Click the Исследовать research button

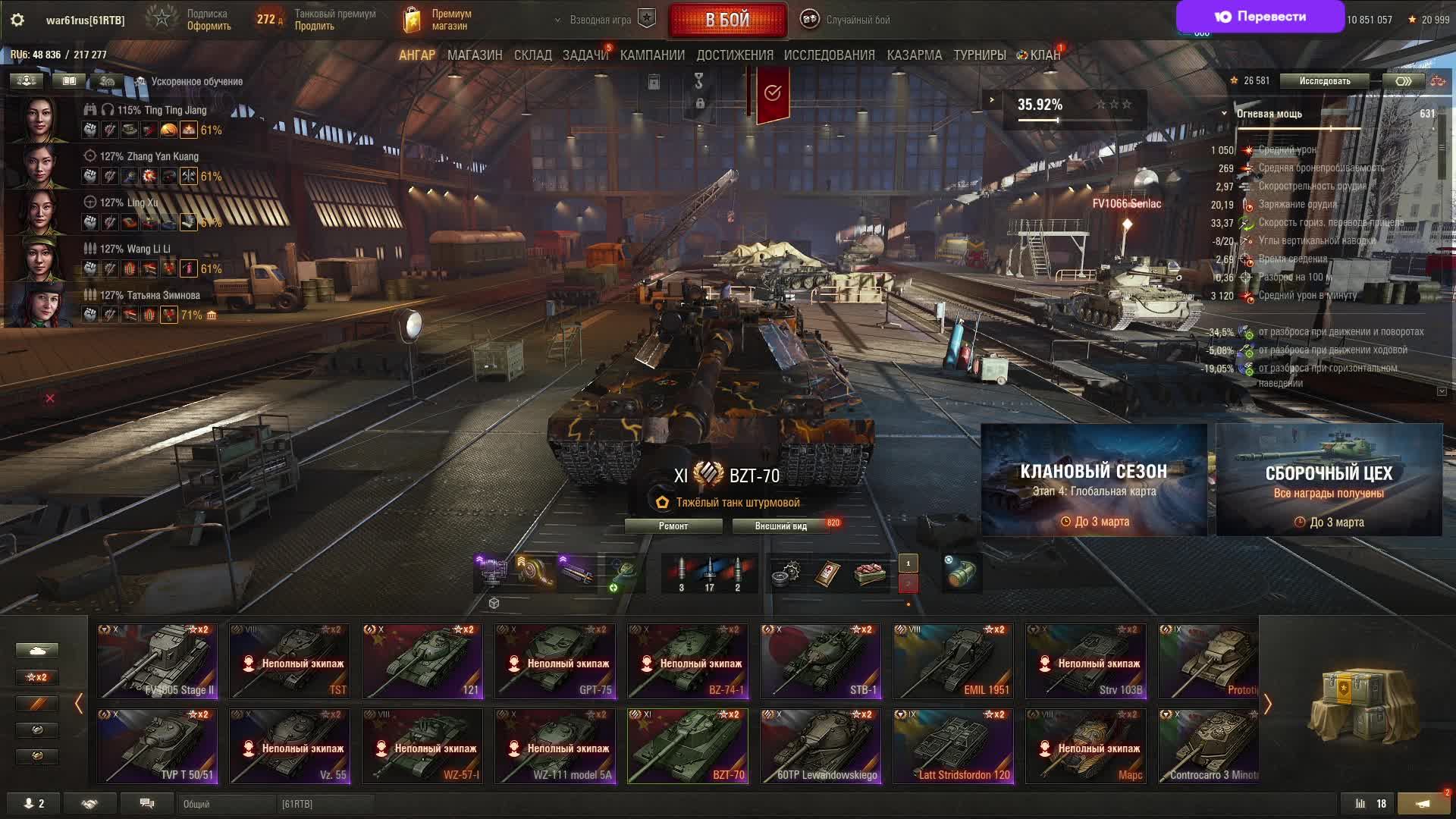point(1324,81)
